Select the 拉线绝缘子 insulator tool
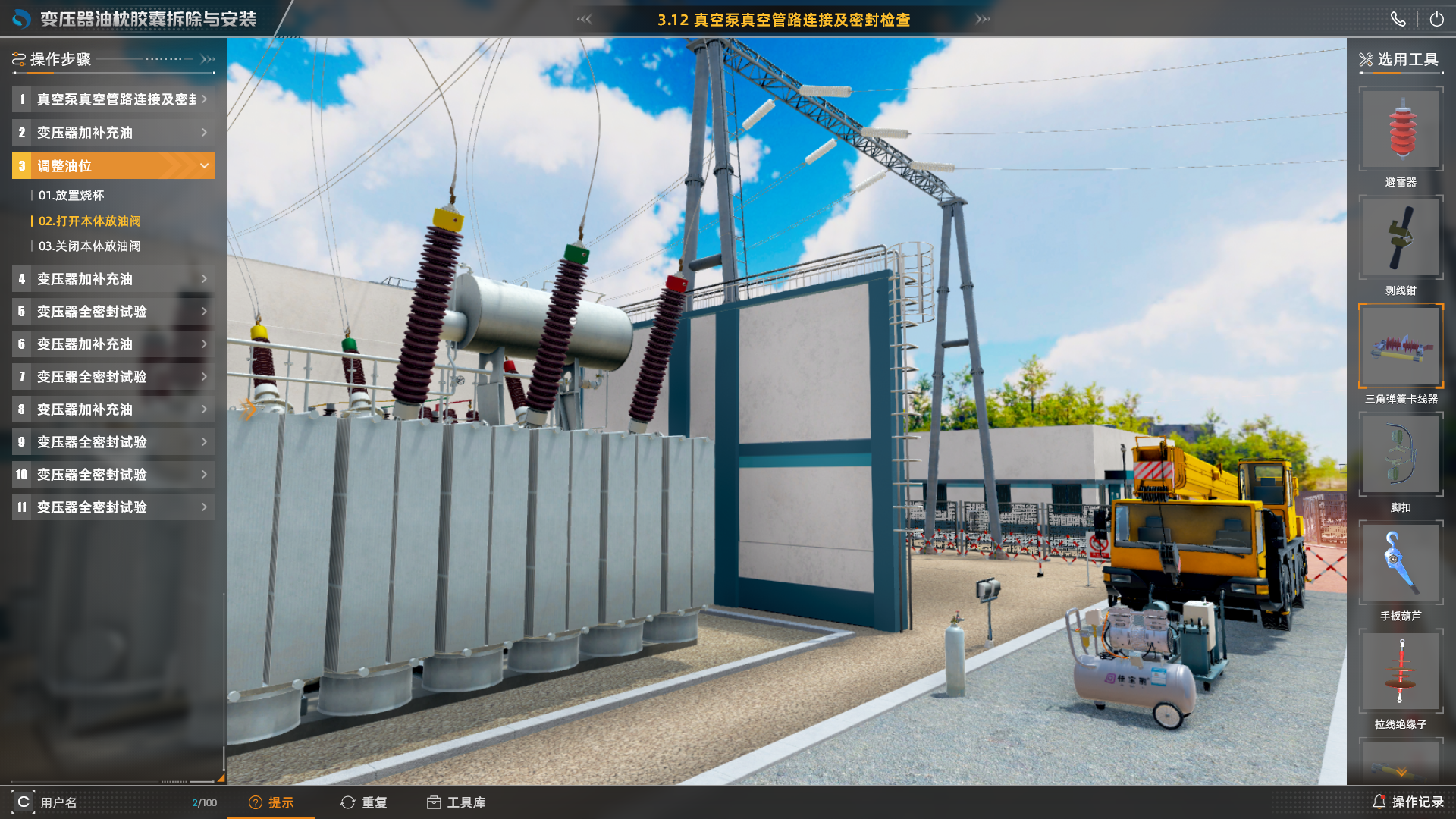Viewport: 1456px width, 819px height. 1401,672
